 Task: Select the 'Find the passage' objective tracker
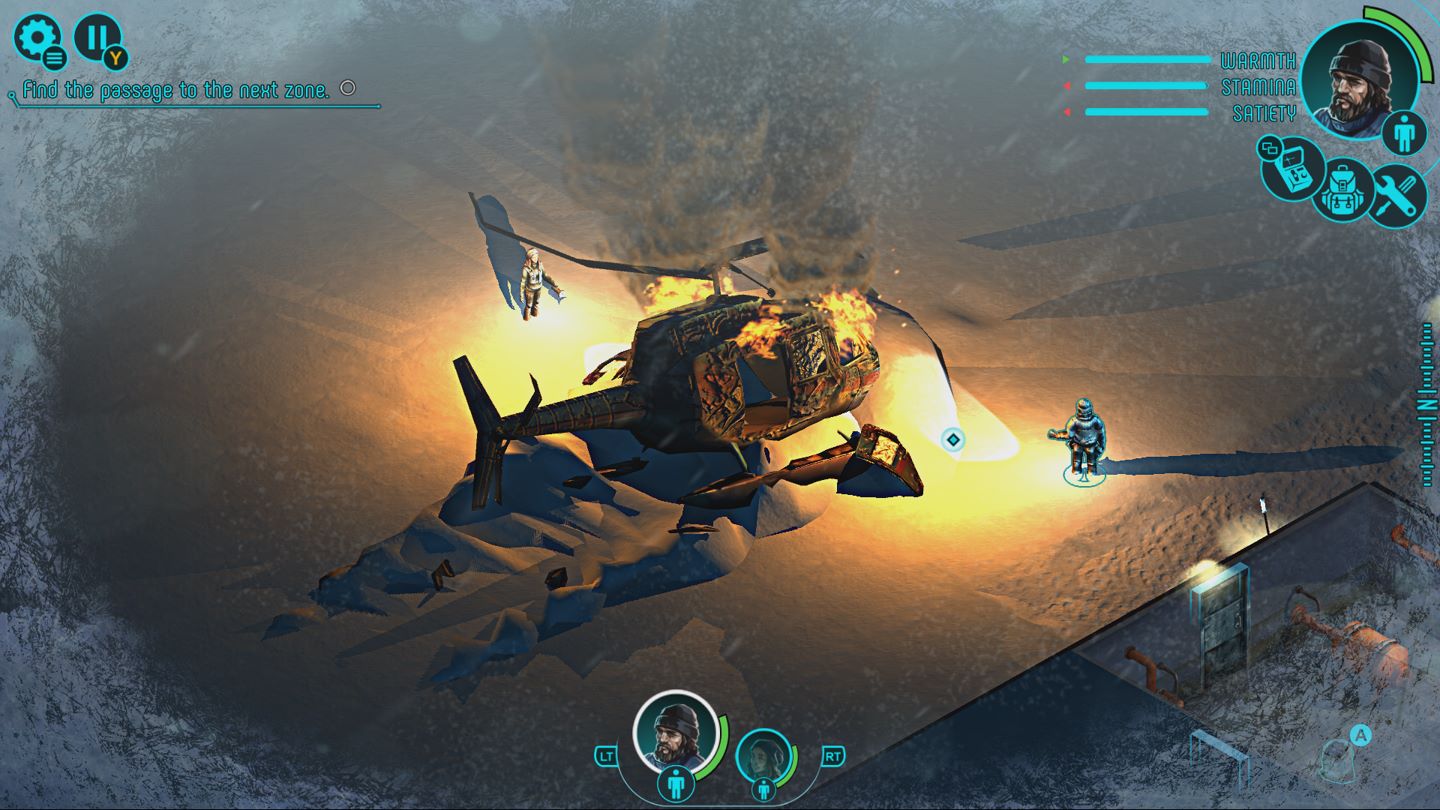click(x=176, y=90)
